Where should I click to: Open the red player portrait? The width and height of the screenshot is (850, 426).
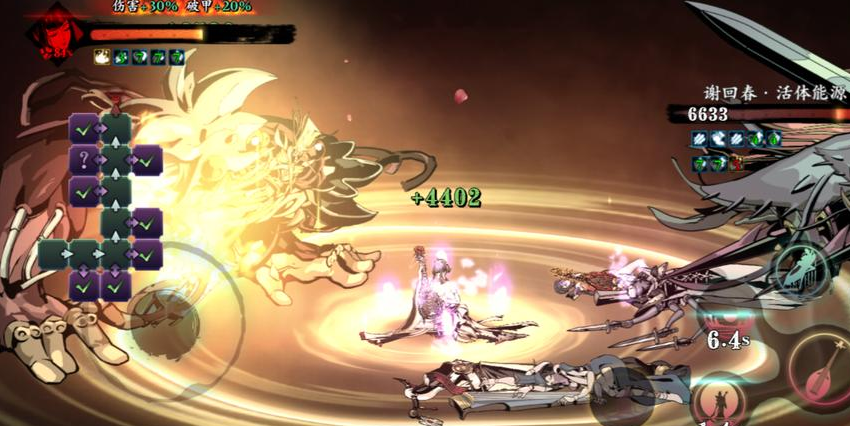tap(47, 35)
